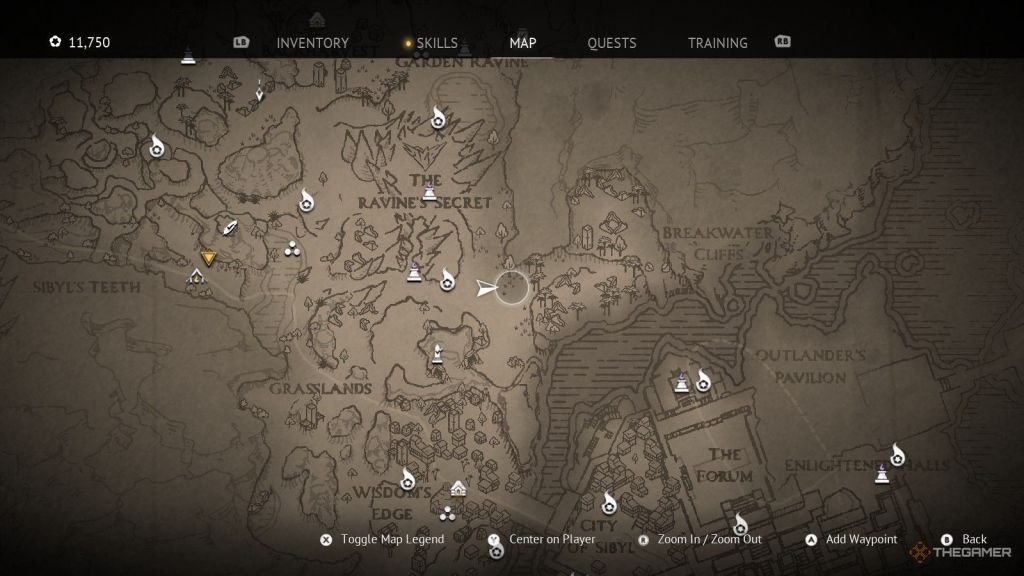Viewport: 1024px width, 576px height.
Task: Open the Training tab
Action: point(717,43)
